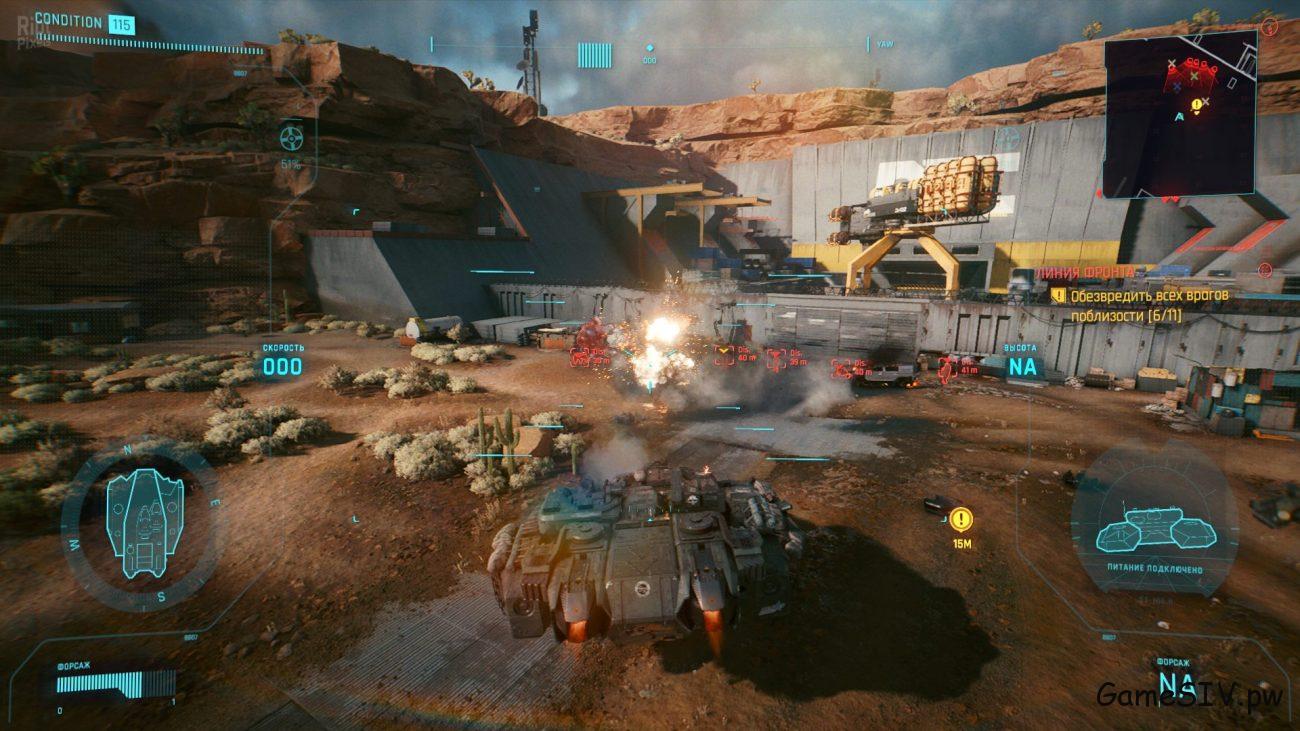Viewport: 1300px width, 731px height.
Task: Open the minimap in the corner
Action: click(x=1179, y=113)
